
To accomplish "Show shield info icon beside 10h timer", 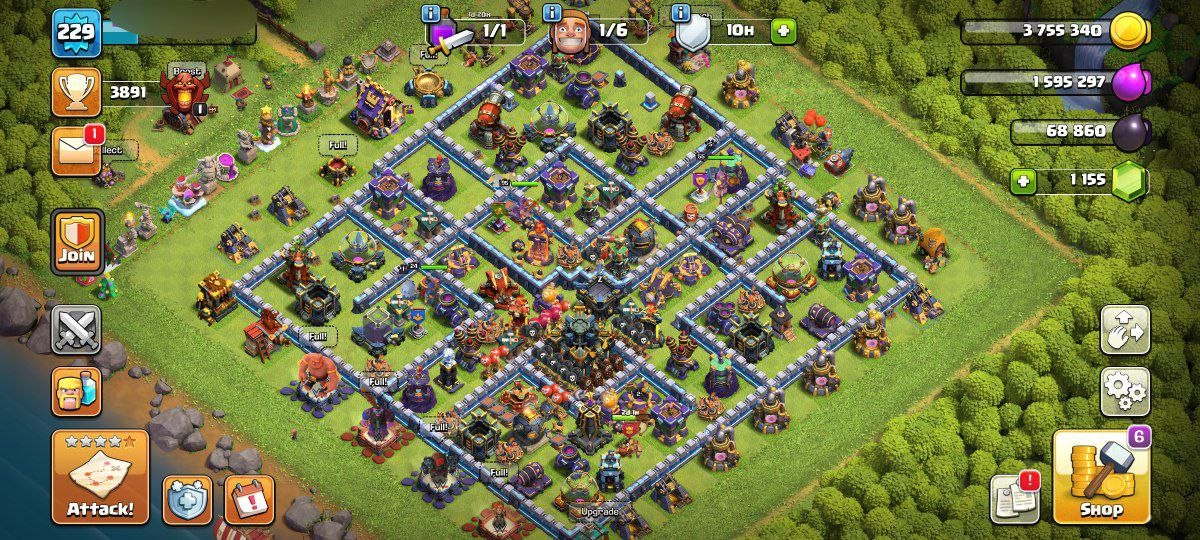I will pos(681,13).
